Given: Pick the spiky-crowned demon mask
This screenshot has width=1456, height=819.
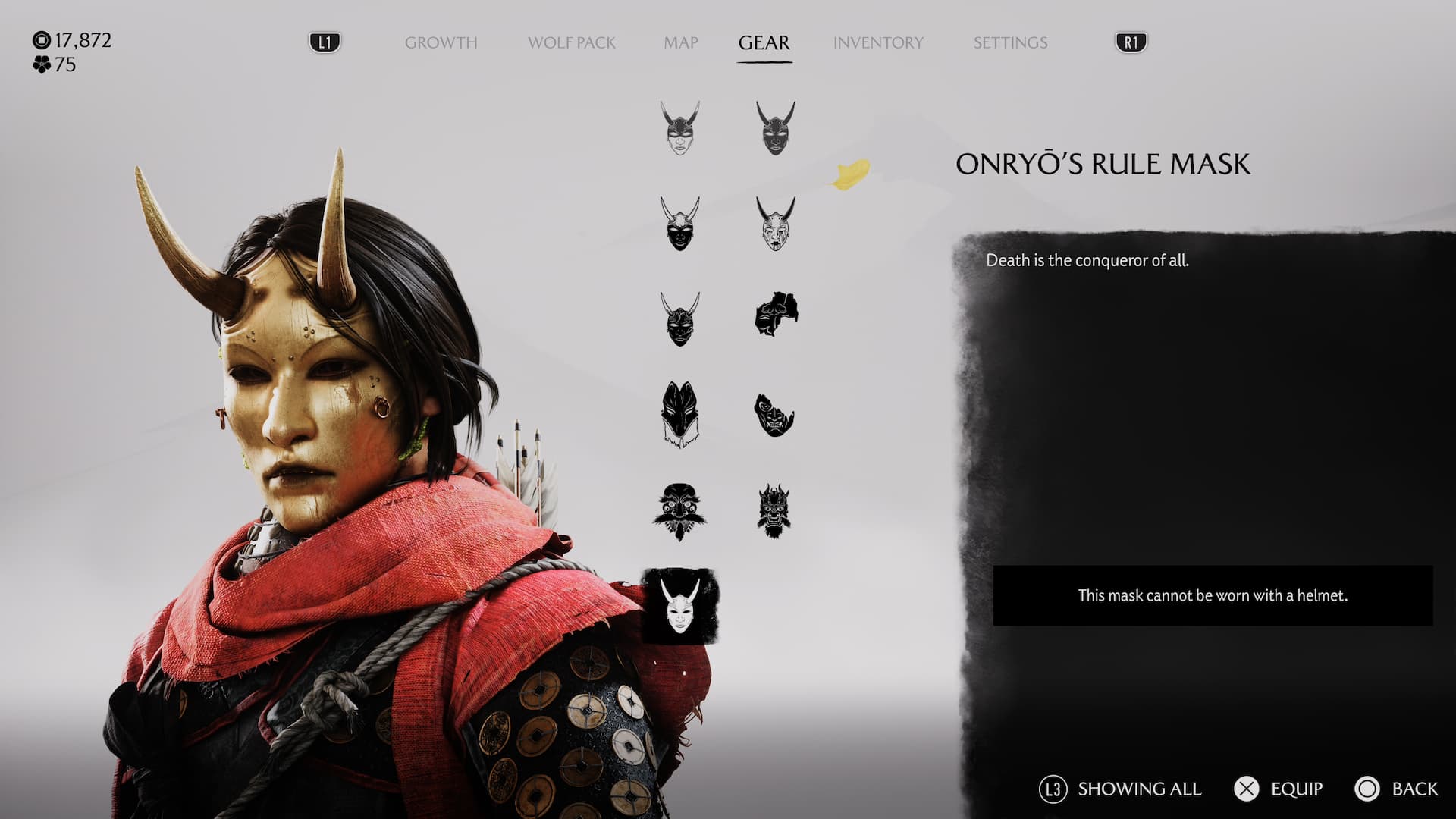Looking at the screenshot, I should (x=773, y=510).
